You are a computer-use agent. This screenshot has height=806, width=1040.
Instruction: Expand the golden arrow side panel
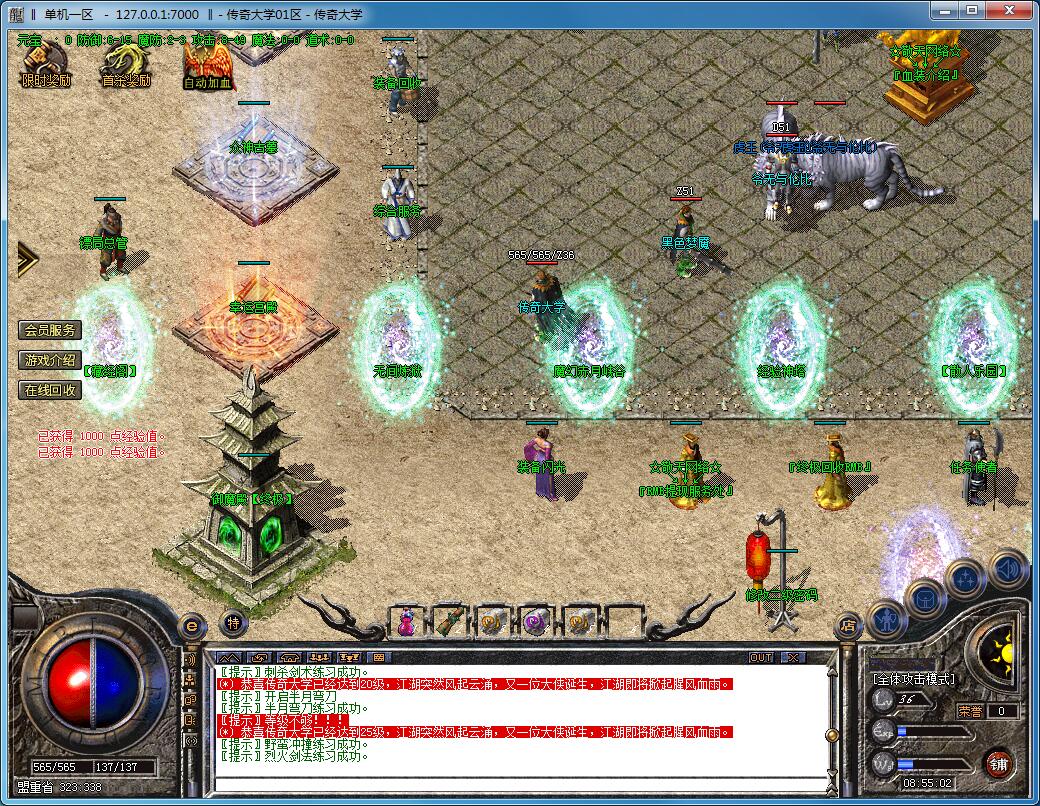point(26,260)
